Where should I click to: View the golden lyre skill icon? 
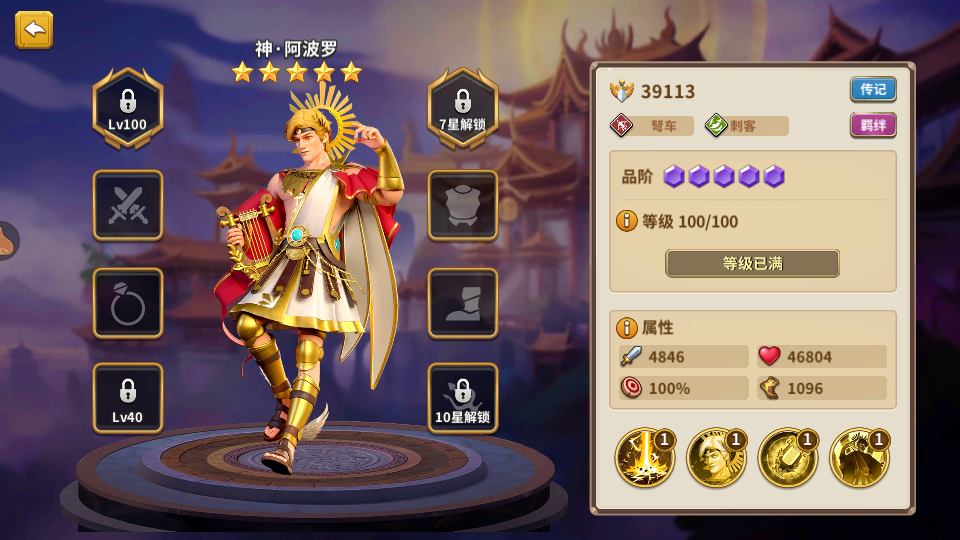pyautogui.click(x=788, y=458)
